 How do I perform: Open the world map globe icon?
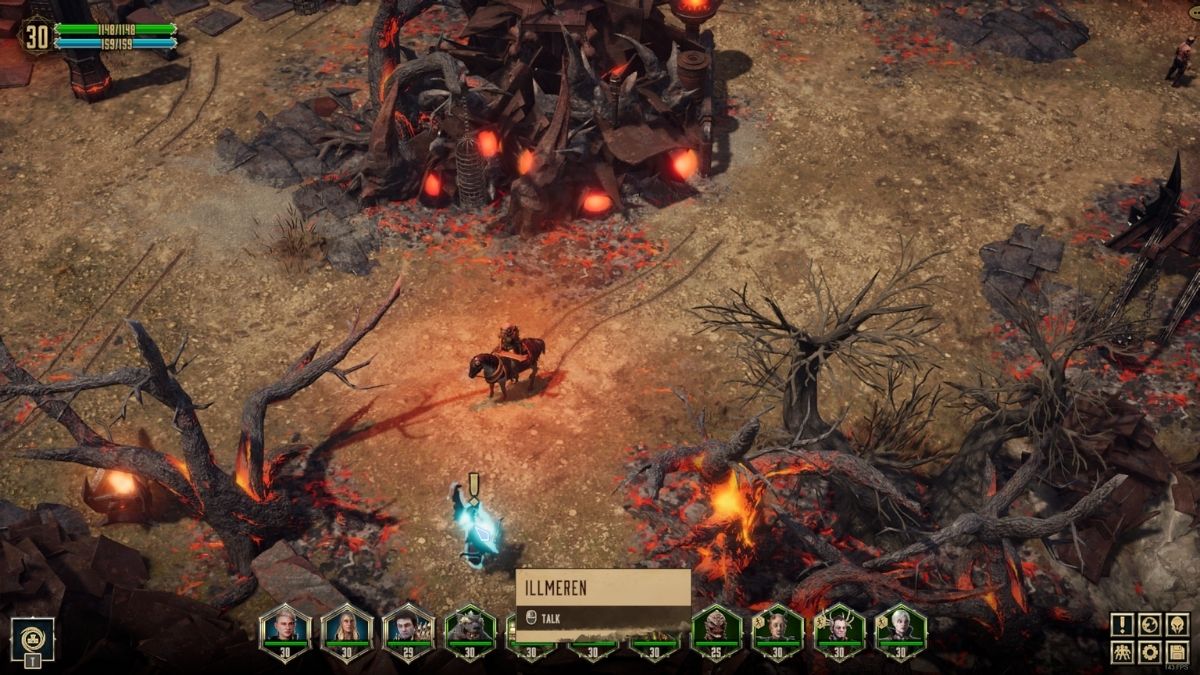click(x=1150, y=625)
